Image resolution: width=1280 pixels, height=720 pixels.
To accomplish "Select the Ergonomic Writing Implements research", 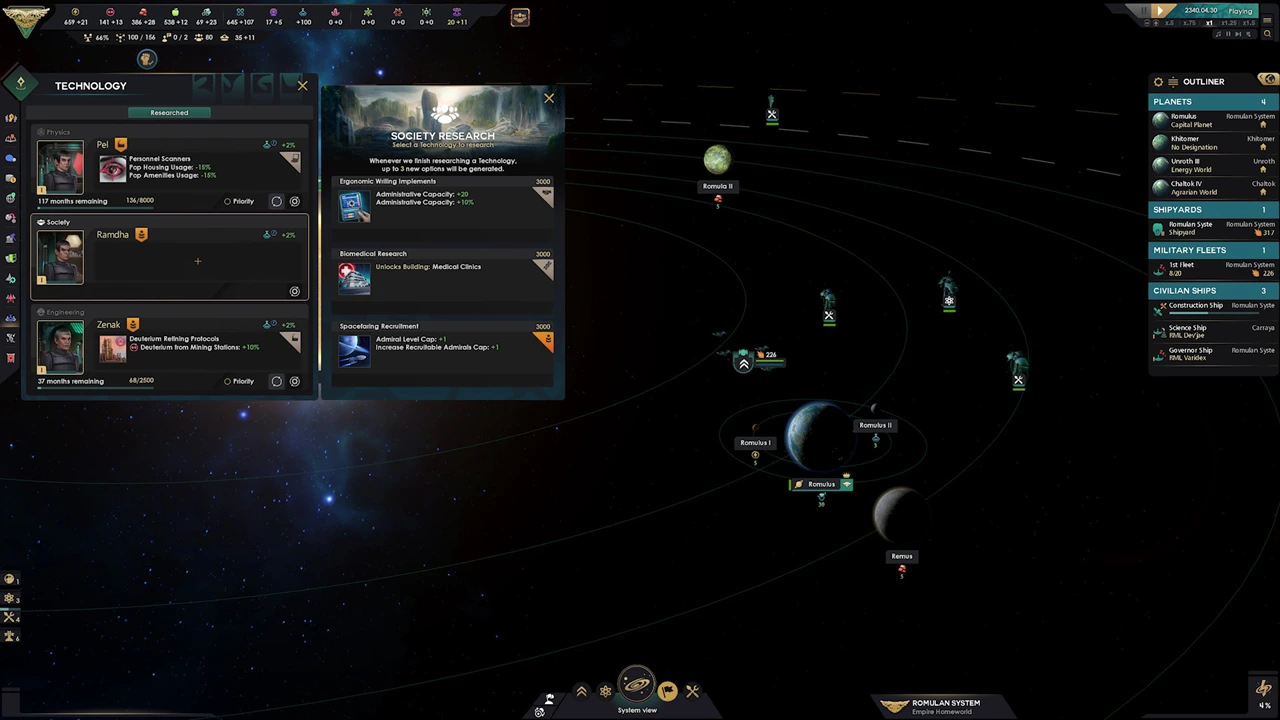I will [443, 201].
